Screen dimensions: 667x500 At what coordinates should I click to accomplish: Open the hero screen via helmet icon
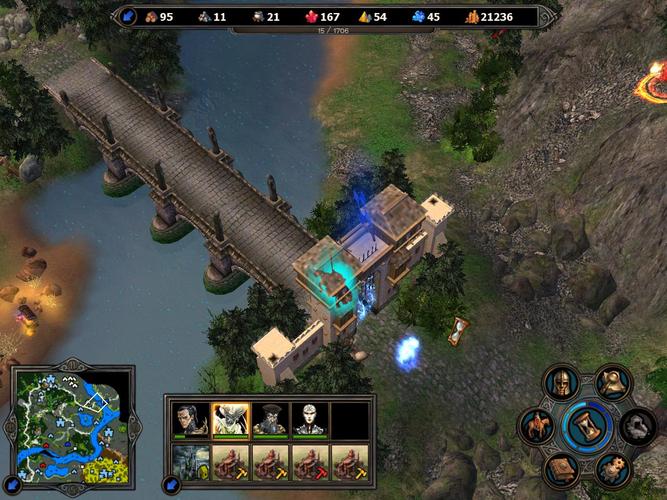point(562,383)
